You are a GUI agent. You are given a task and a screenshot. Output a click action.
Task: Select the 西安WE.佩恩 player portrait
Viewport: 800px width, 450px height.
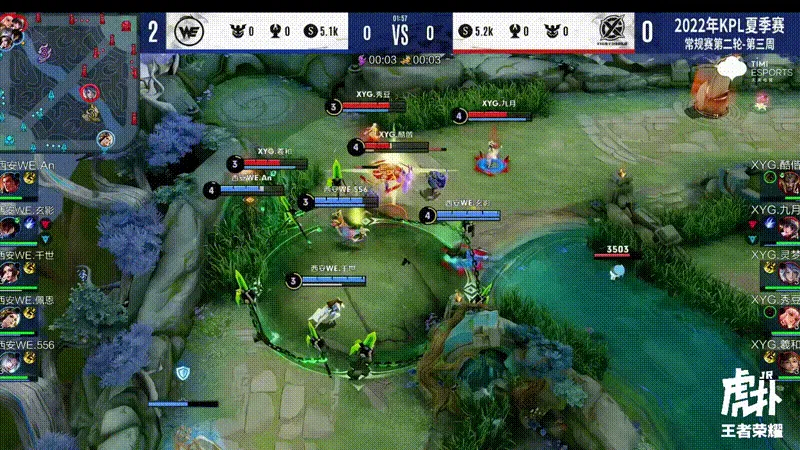coord(11,318)
